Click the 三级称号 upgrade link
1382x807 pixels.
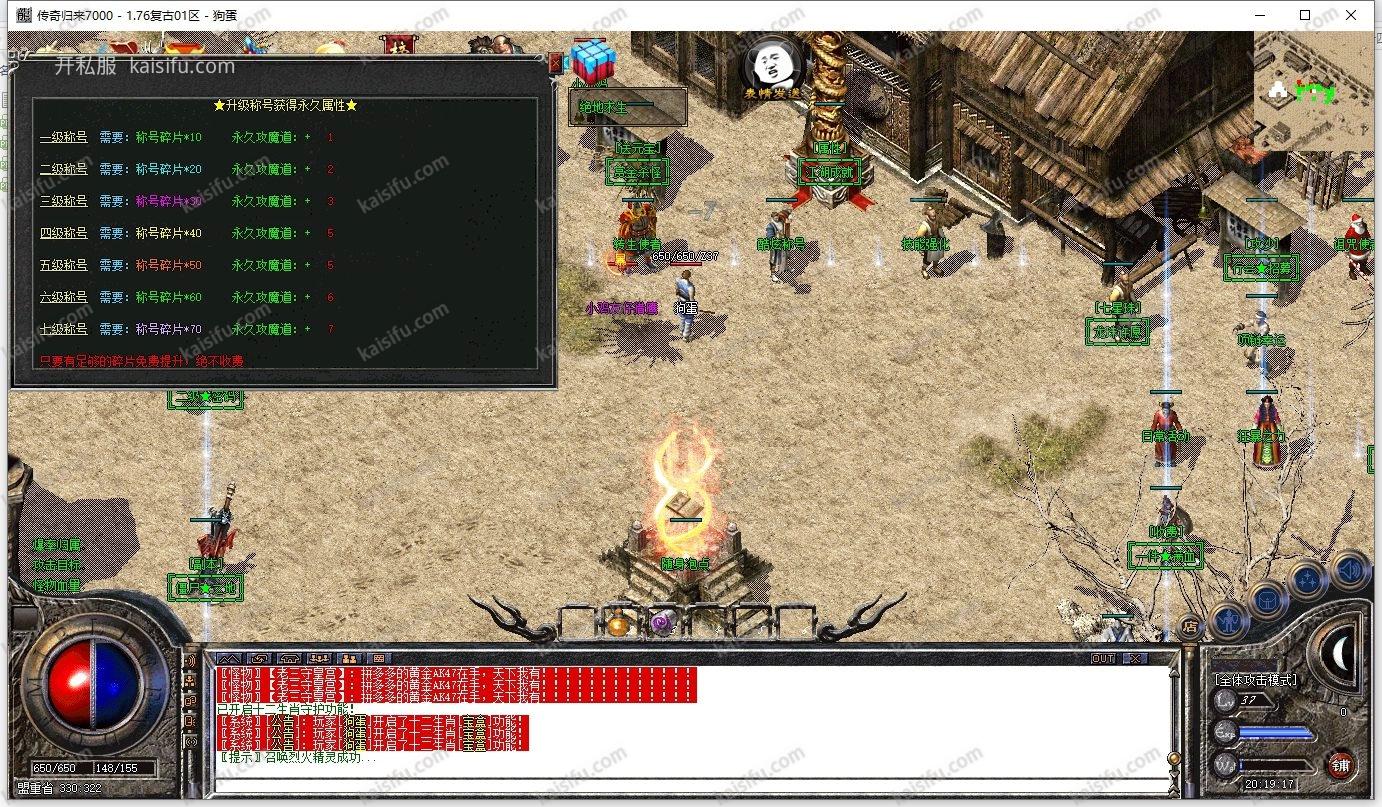coord(63,202)
